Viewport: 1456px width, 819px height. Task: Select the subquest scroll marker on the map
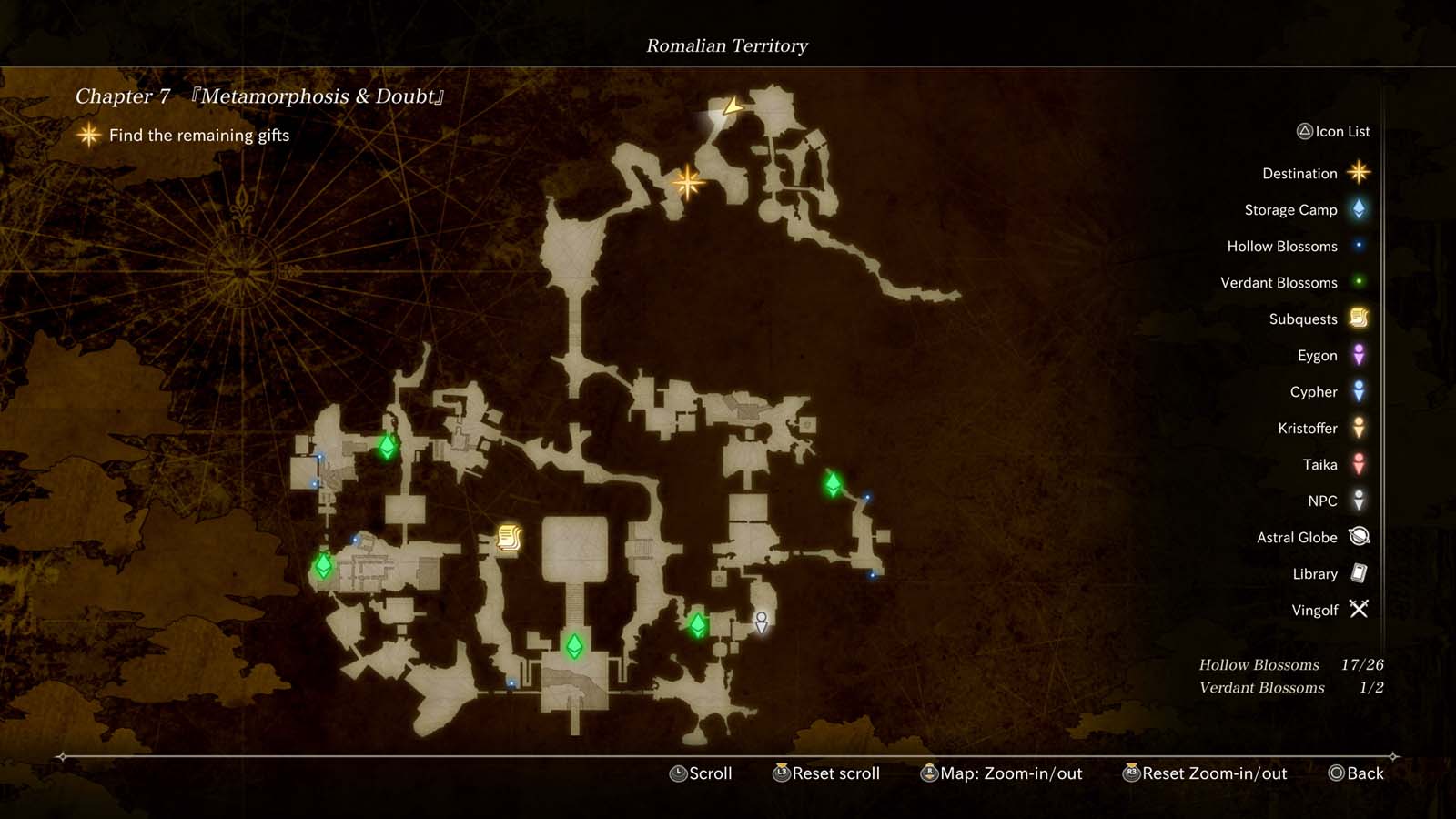(x=507, y=538)
